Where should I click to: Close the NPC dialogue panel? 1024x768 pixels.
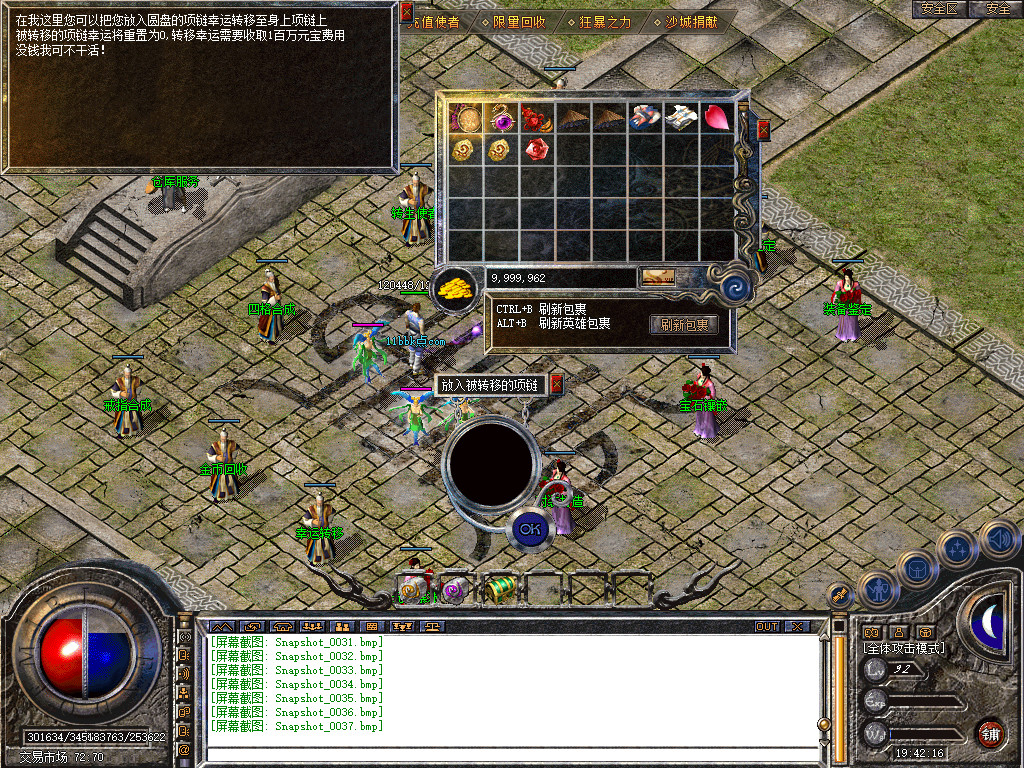pos(406,12)
